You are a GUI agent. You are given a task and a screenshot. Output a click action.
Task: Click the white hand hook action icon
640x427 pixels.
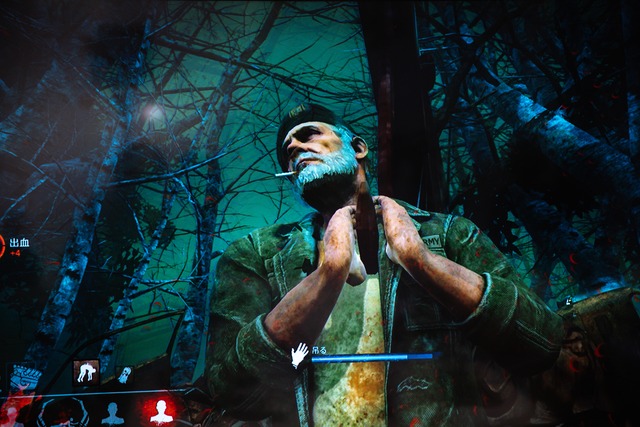[299, 355]
